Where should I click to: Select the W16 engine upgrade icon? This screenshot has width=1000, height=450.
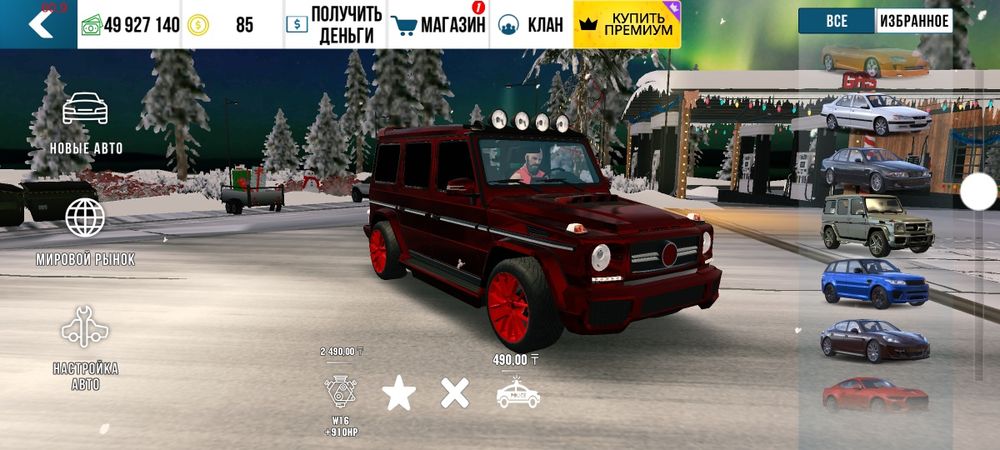click(341, 392)
